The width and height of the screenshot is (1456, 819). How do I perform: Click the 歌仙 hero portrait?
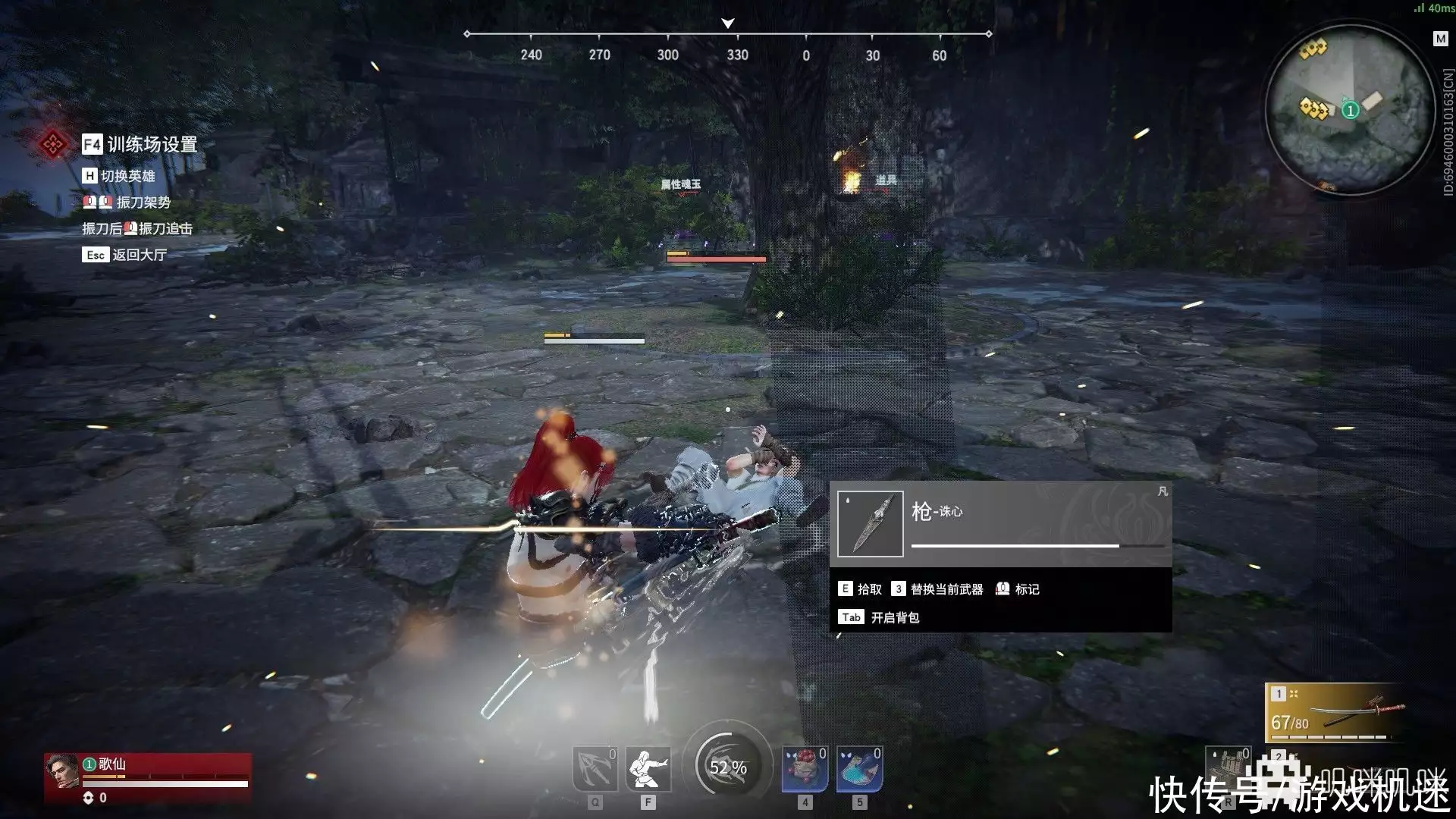coord(62,772)
